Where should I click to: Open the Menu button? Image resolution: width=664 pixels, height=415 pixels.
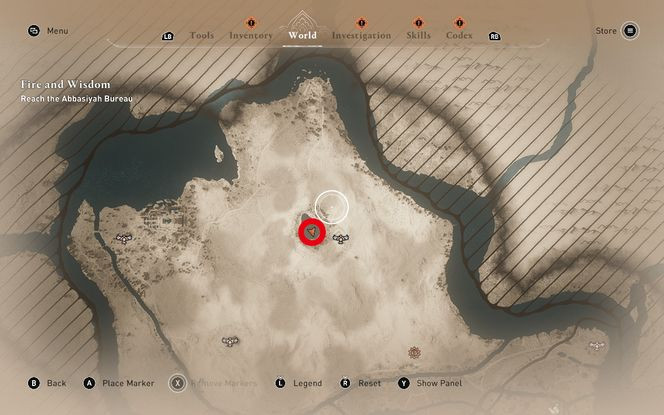pyautogui.click(x=48, y=31)
